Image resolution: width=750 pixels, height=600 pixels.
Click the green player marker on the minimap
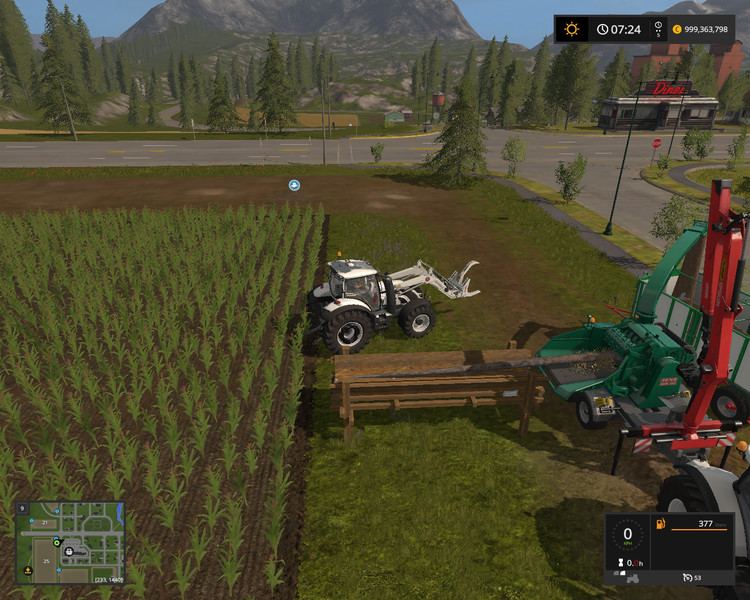pos(57,543)
